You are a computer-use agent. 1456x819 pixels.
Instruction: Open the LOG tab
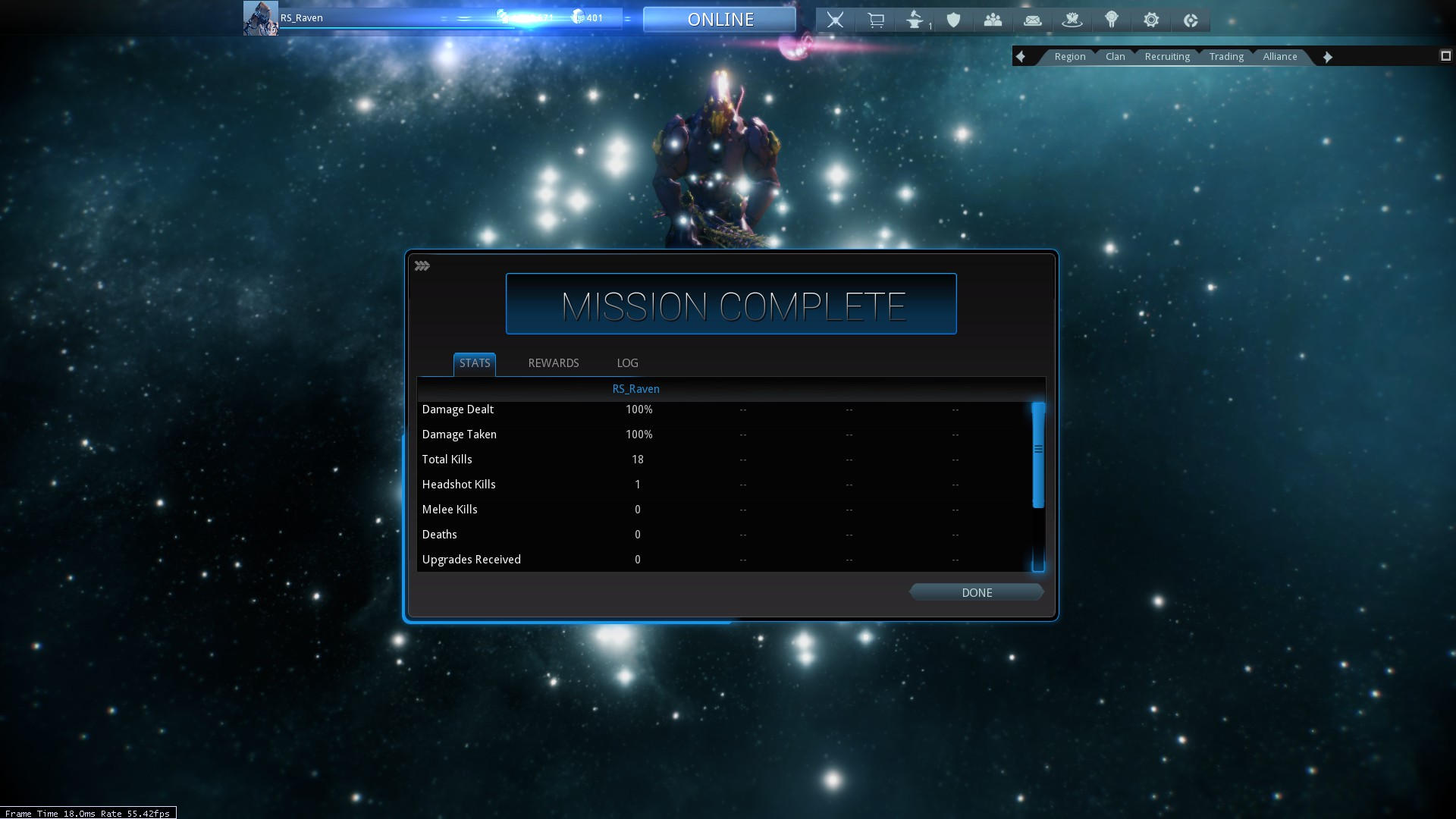(627, 363)
